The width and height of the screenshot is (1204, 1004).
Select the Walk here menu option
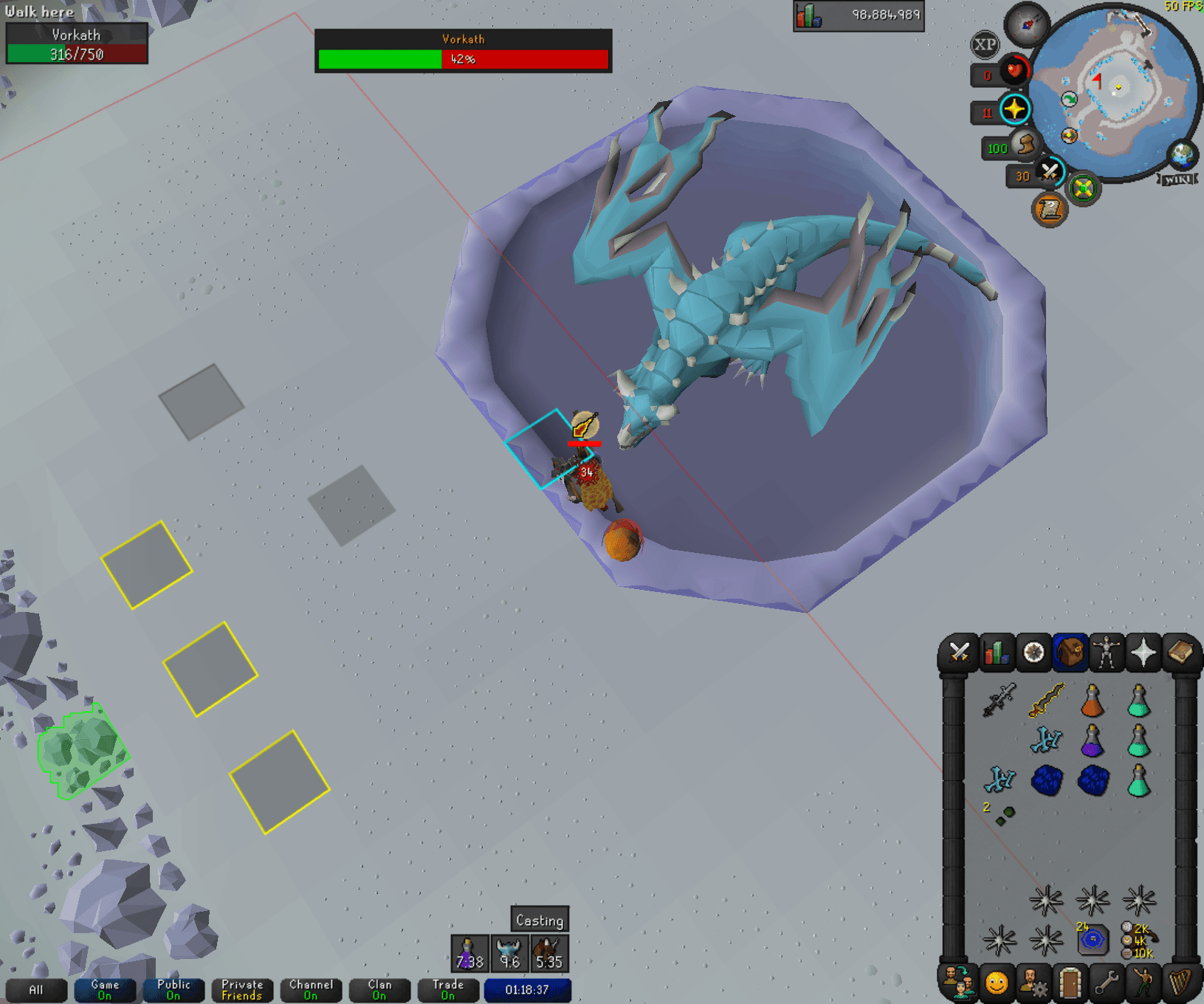tap(38, 12)
